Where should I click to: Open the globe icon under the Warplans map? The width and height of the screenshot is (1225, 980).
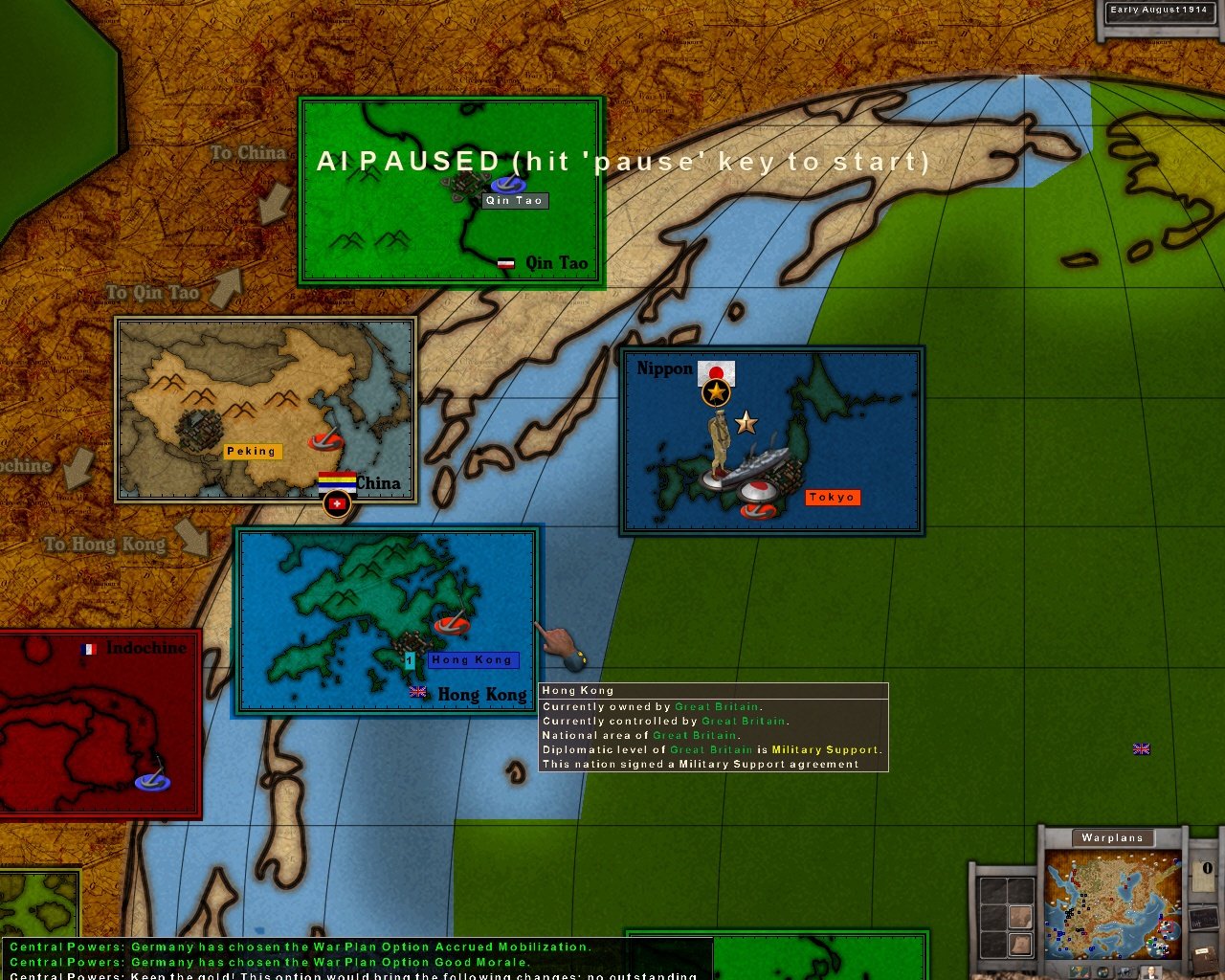click(1102, 972)
